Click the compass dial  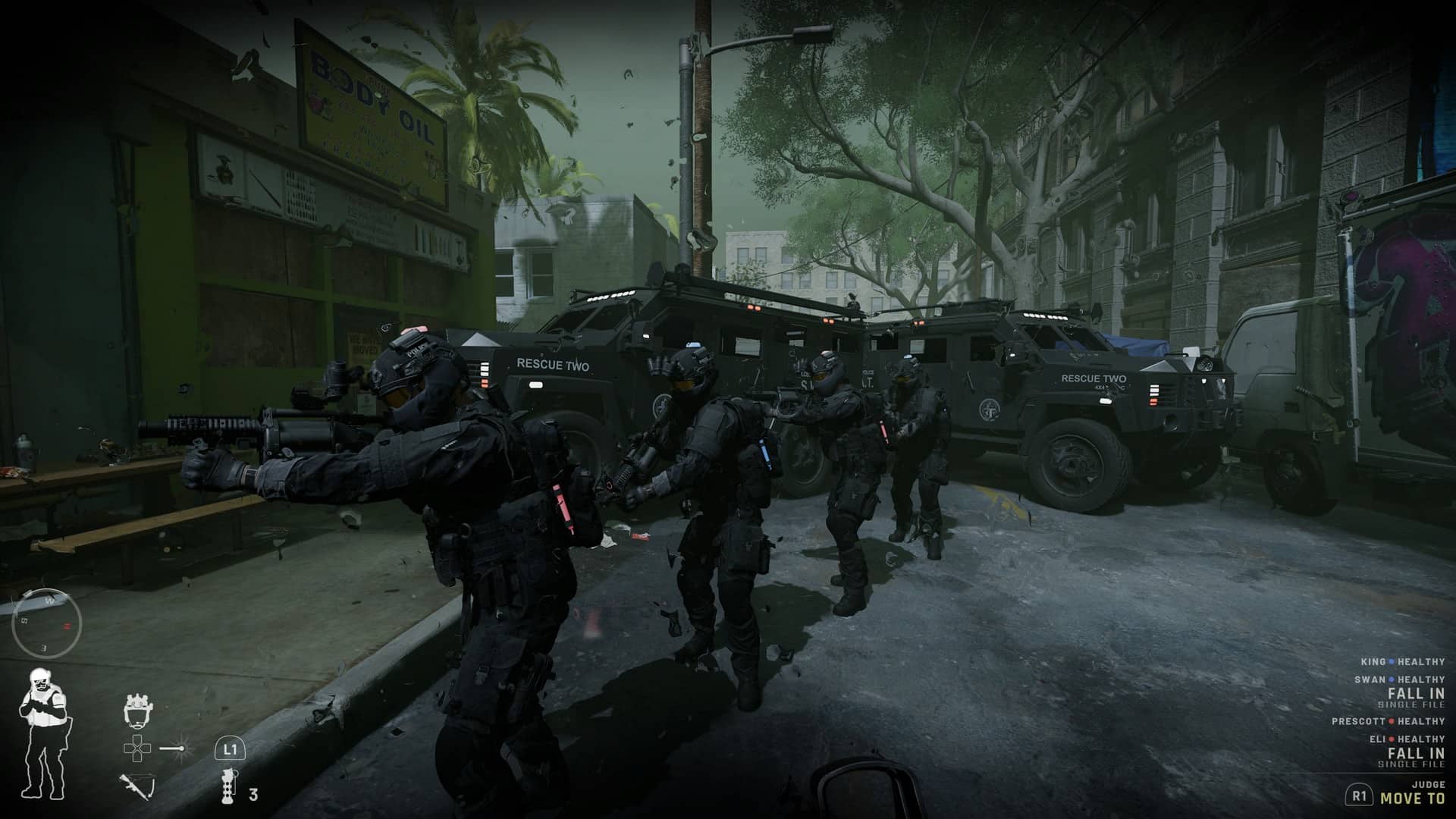[46, 623]
